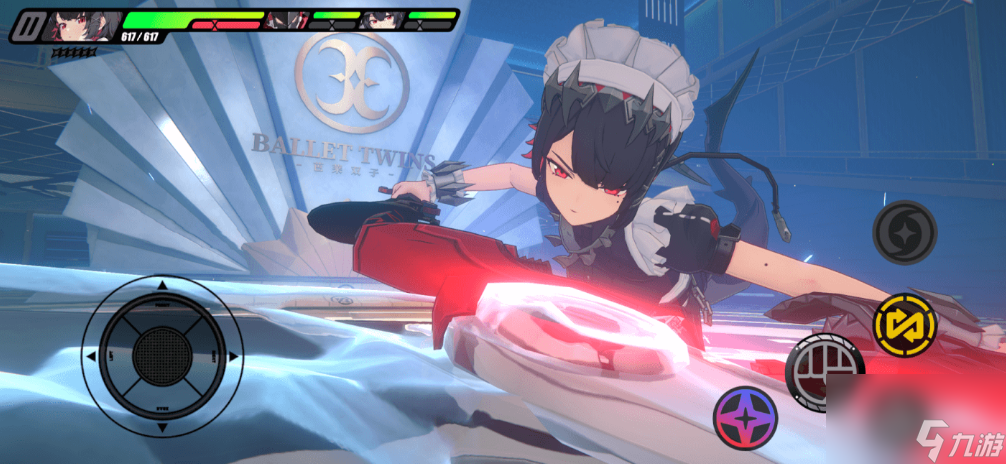Tap the fist basic attack button
This screenshot has height=464, width=1006.
point(824,370)
